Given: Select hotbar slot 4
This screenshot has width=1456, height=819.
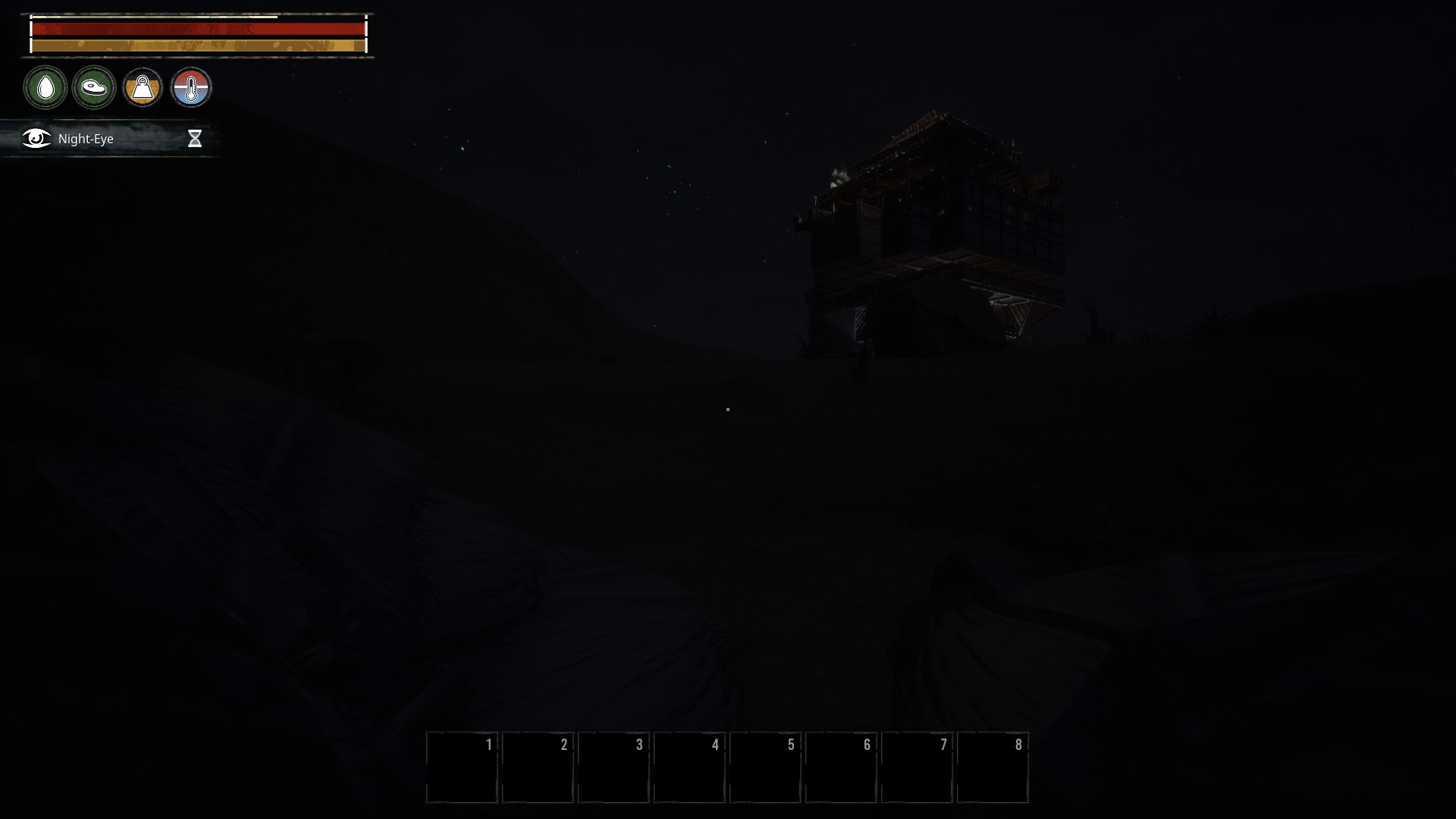Looking at the screenshot, I should click(691, 767).
